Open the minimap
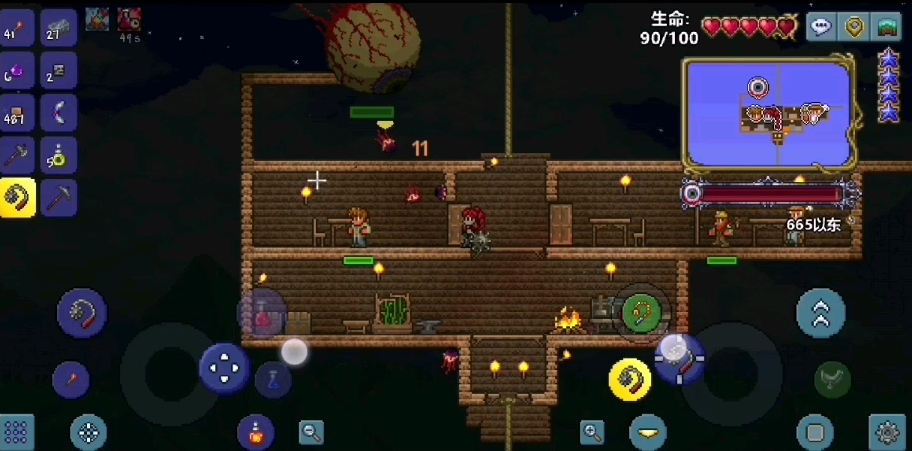The image size is (912, 451). click(767, 112)
